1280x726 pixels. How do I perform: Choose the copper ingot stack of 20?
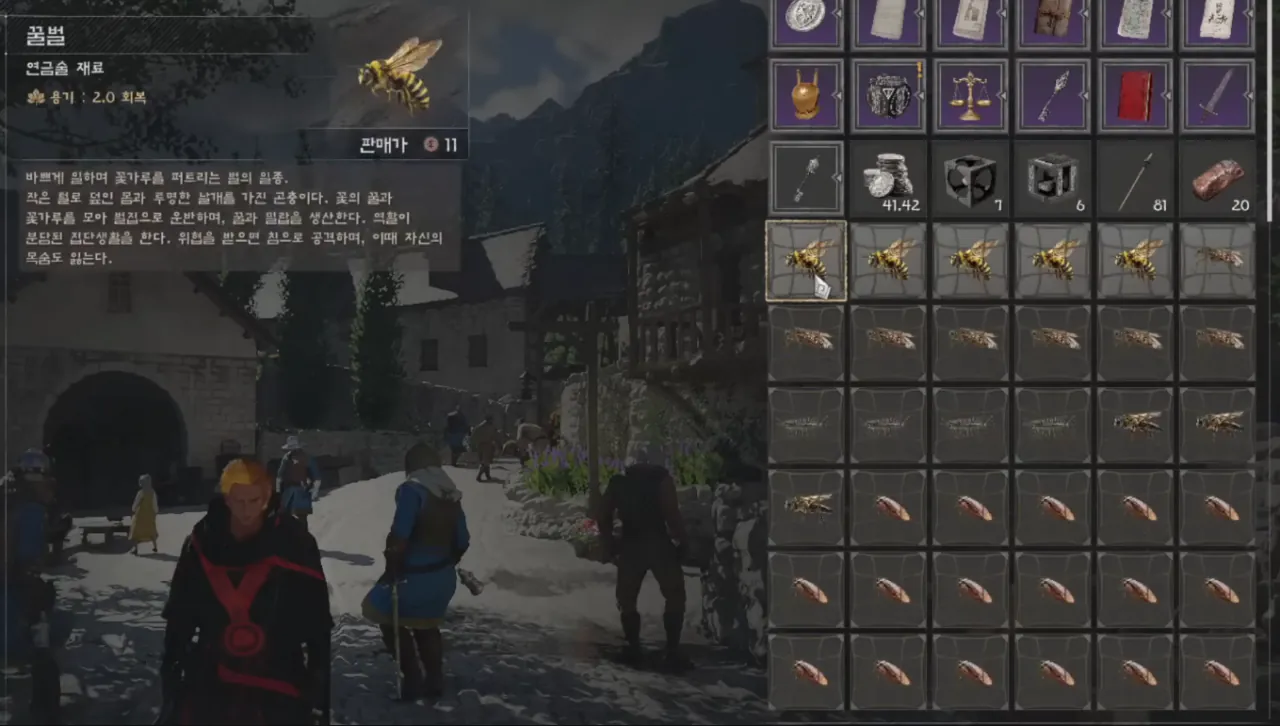tap(1217, 179)
